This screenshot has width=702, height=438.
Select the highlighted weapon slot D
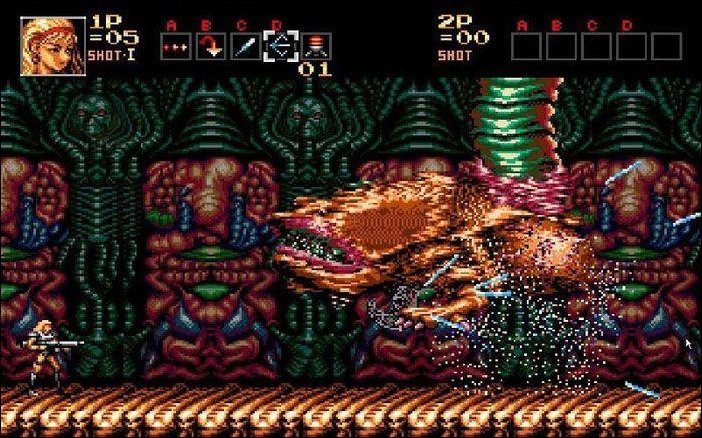(x=281, y=46)
